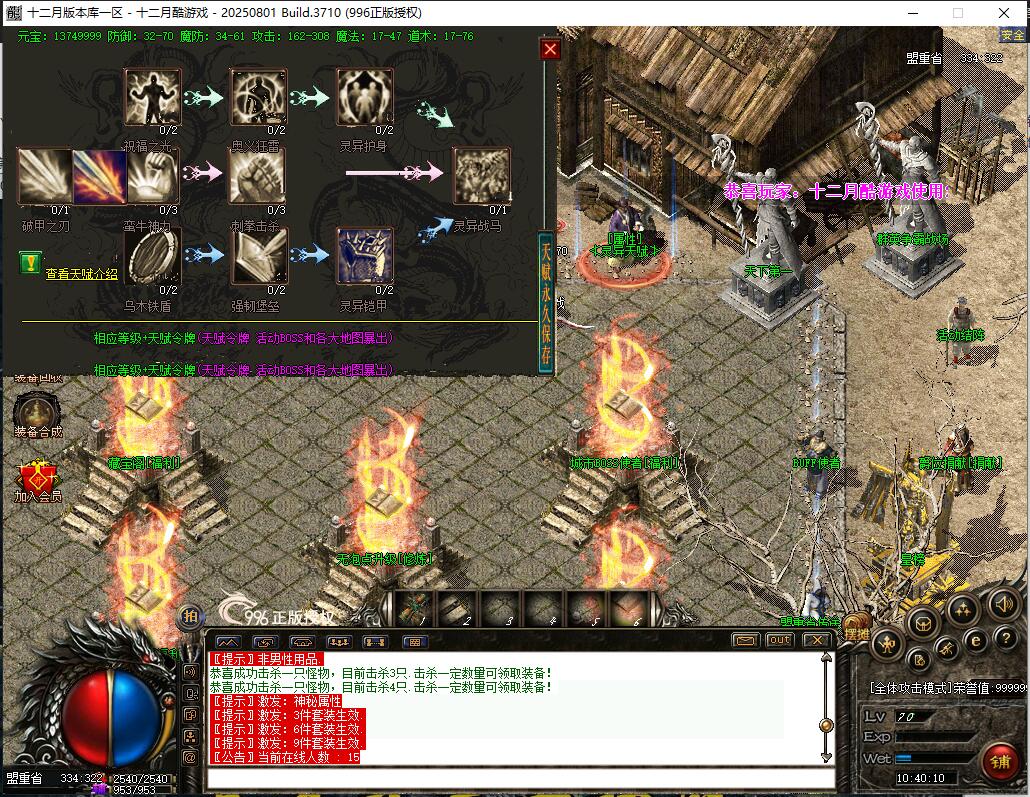Select the 灵异护身 talent icon
Image resolution: width=1030 pixels, height=797 pixels.
(x=365, y=97)
